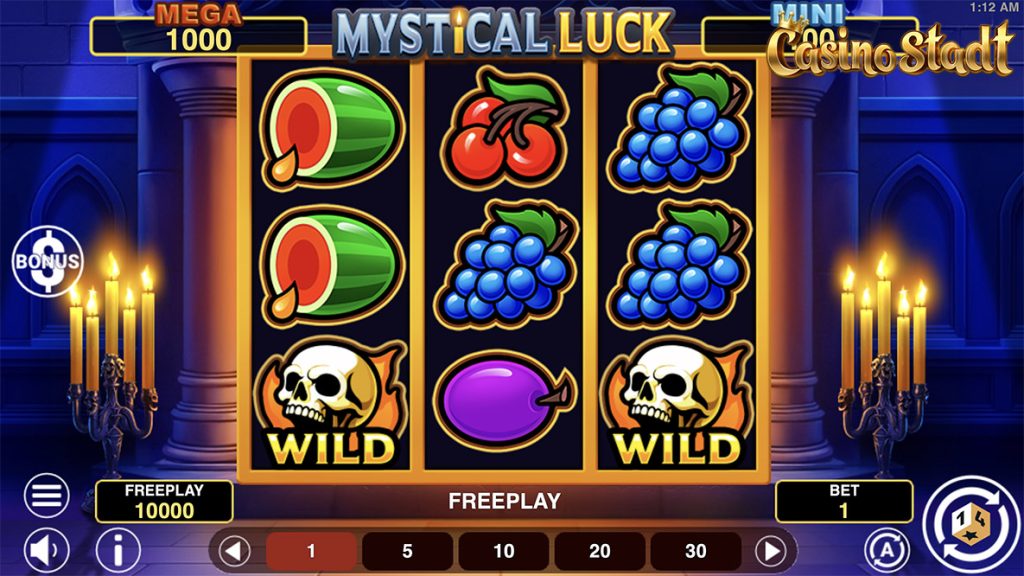Open the hamburger menu
The width and height of the screenshot is (1024, 576).
46,496
